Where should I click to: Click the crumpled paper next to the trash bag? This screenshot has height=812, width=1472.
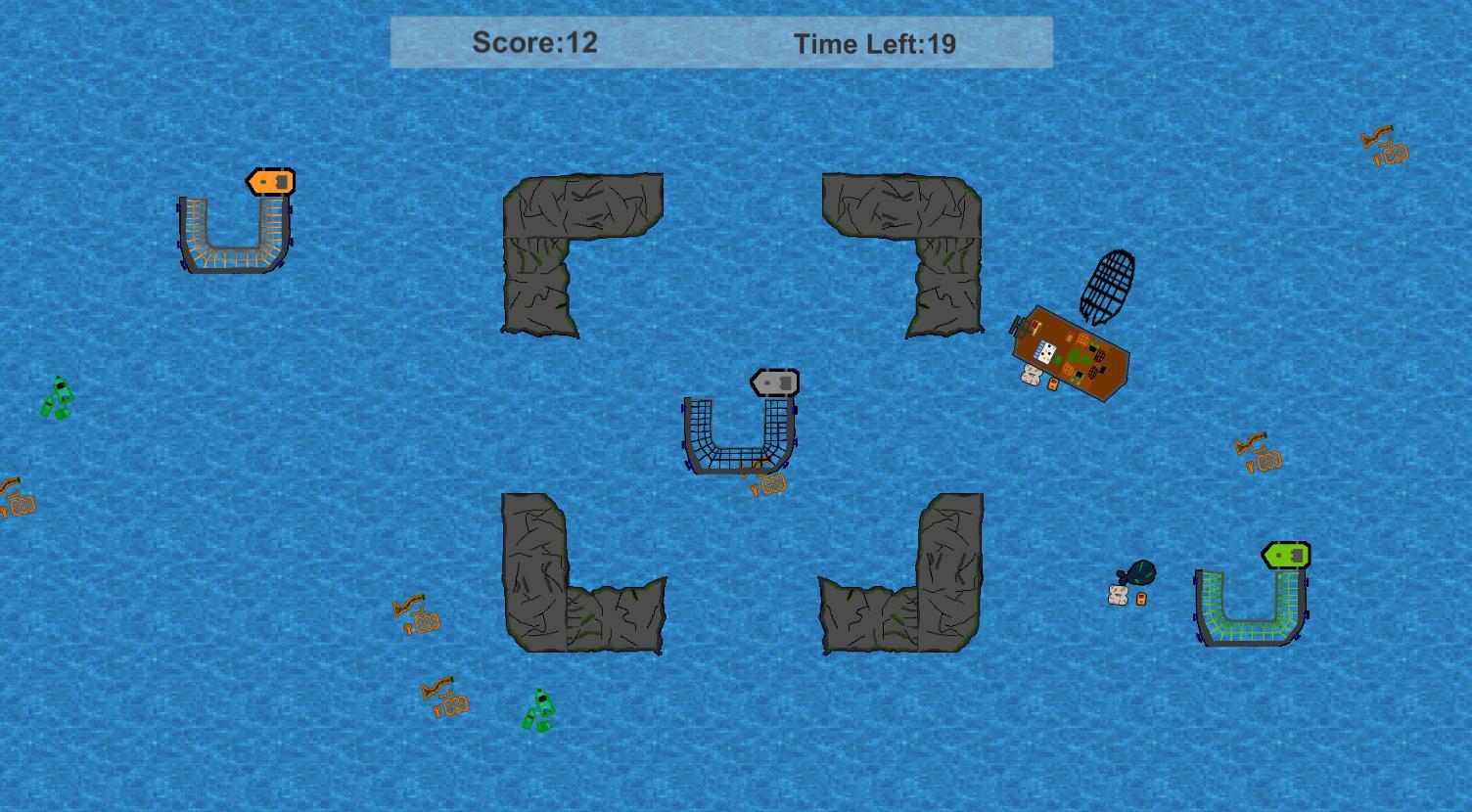coord(1119,595)
